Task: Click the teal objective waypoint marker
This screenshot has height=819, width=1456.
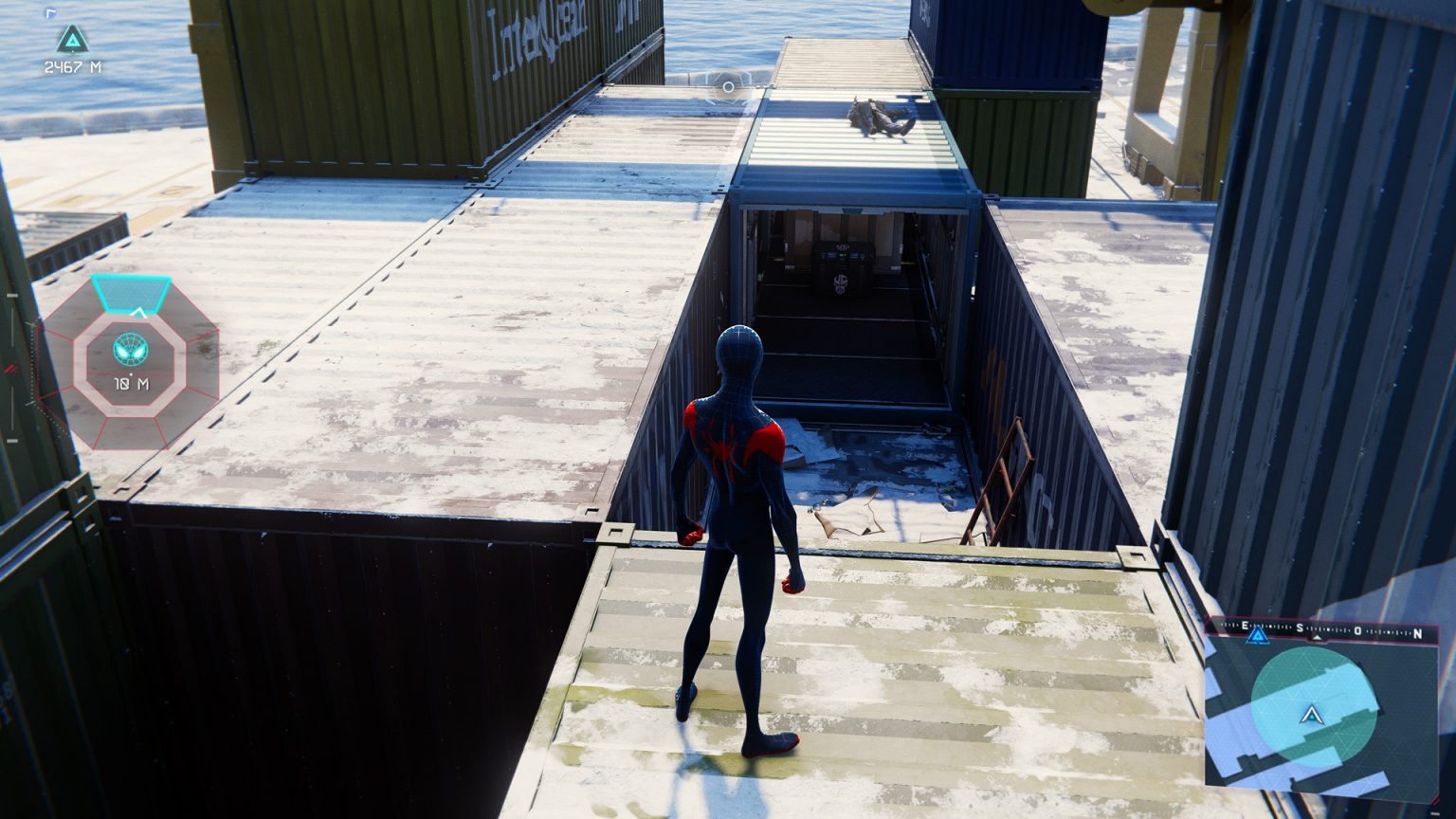Action: 73,39
